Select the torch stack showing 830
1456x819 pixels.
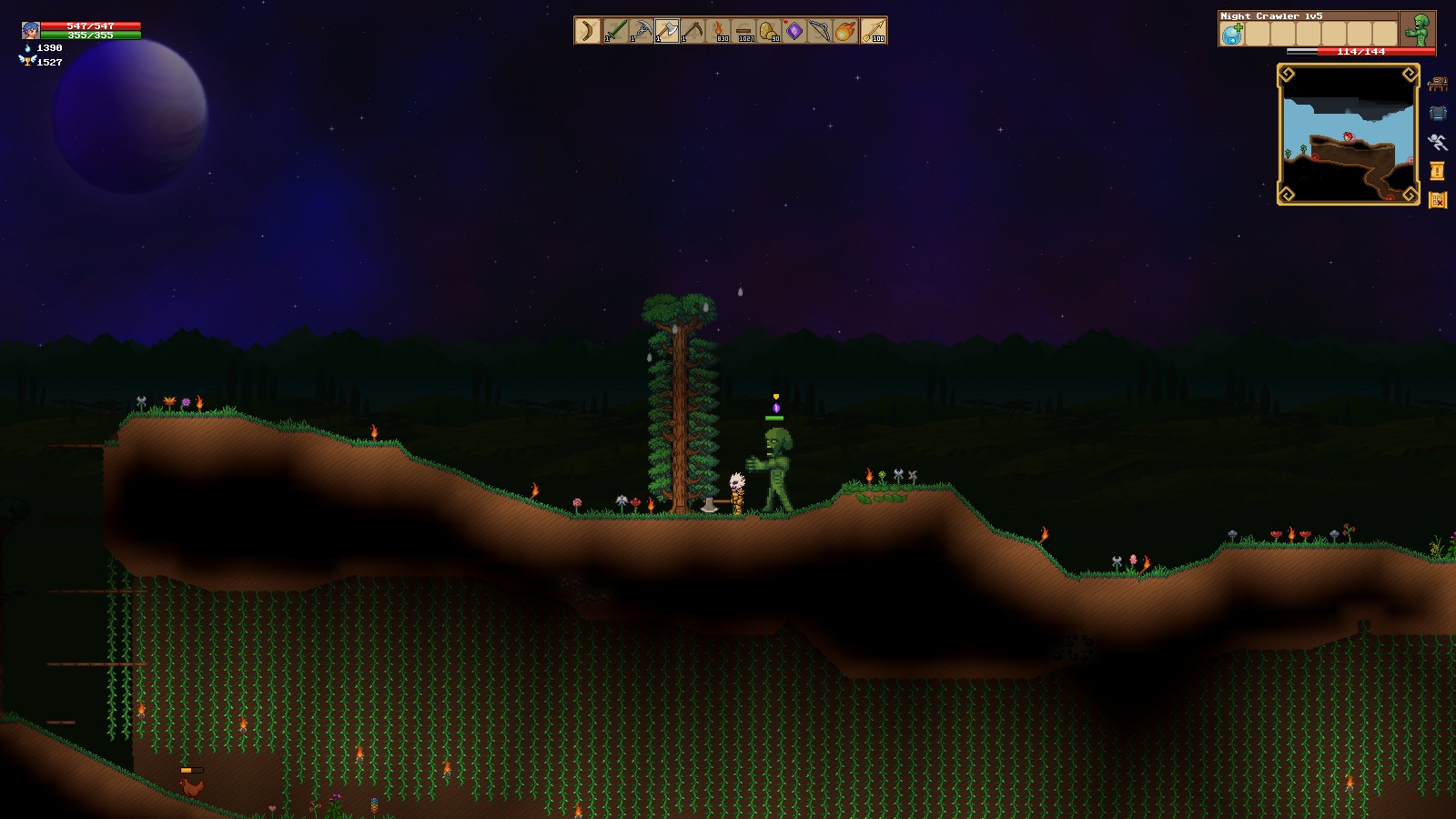[720, 32]
